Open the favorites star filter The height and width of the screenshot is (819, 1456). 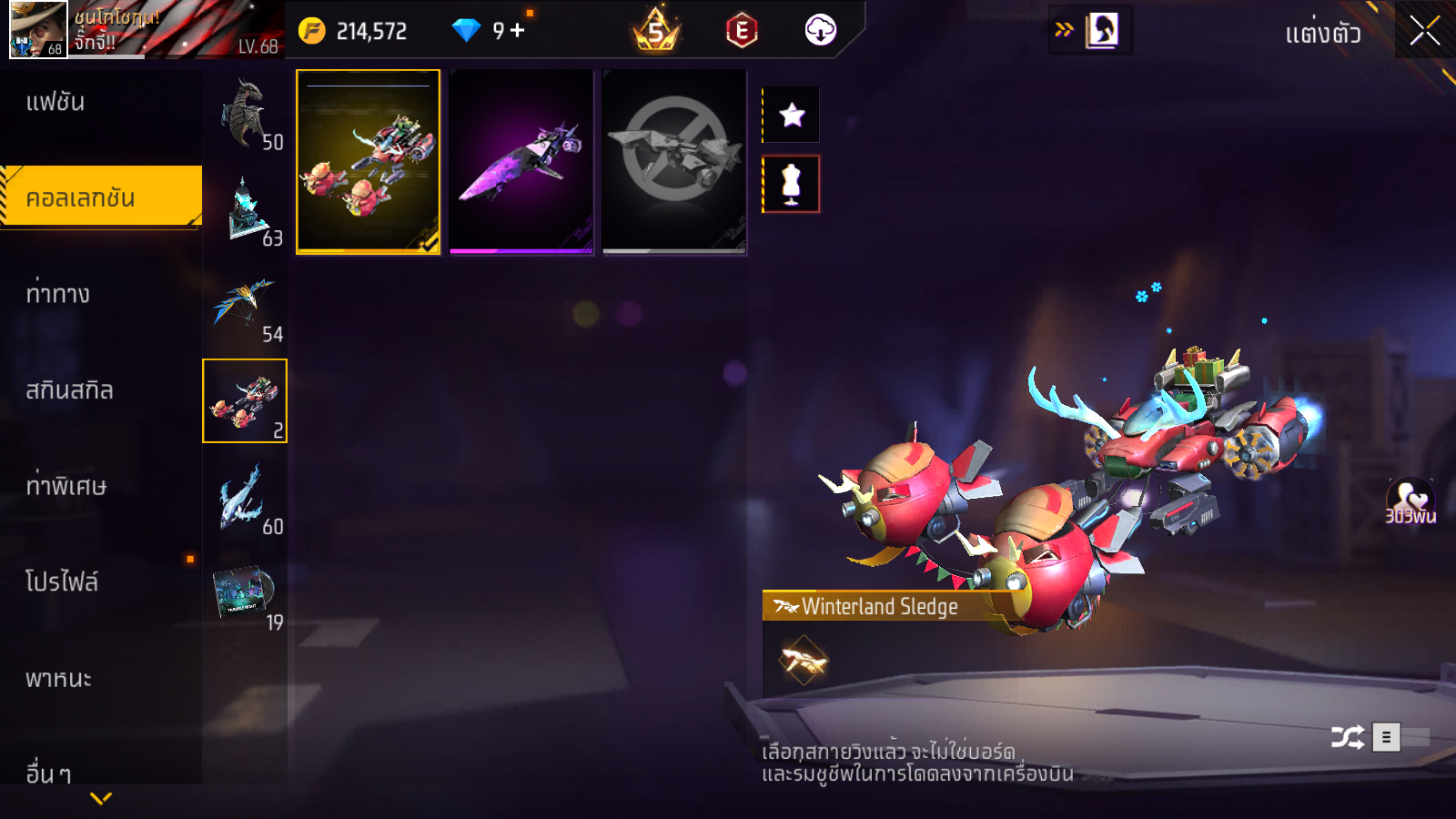point(792,115)
